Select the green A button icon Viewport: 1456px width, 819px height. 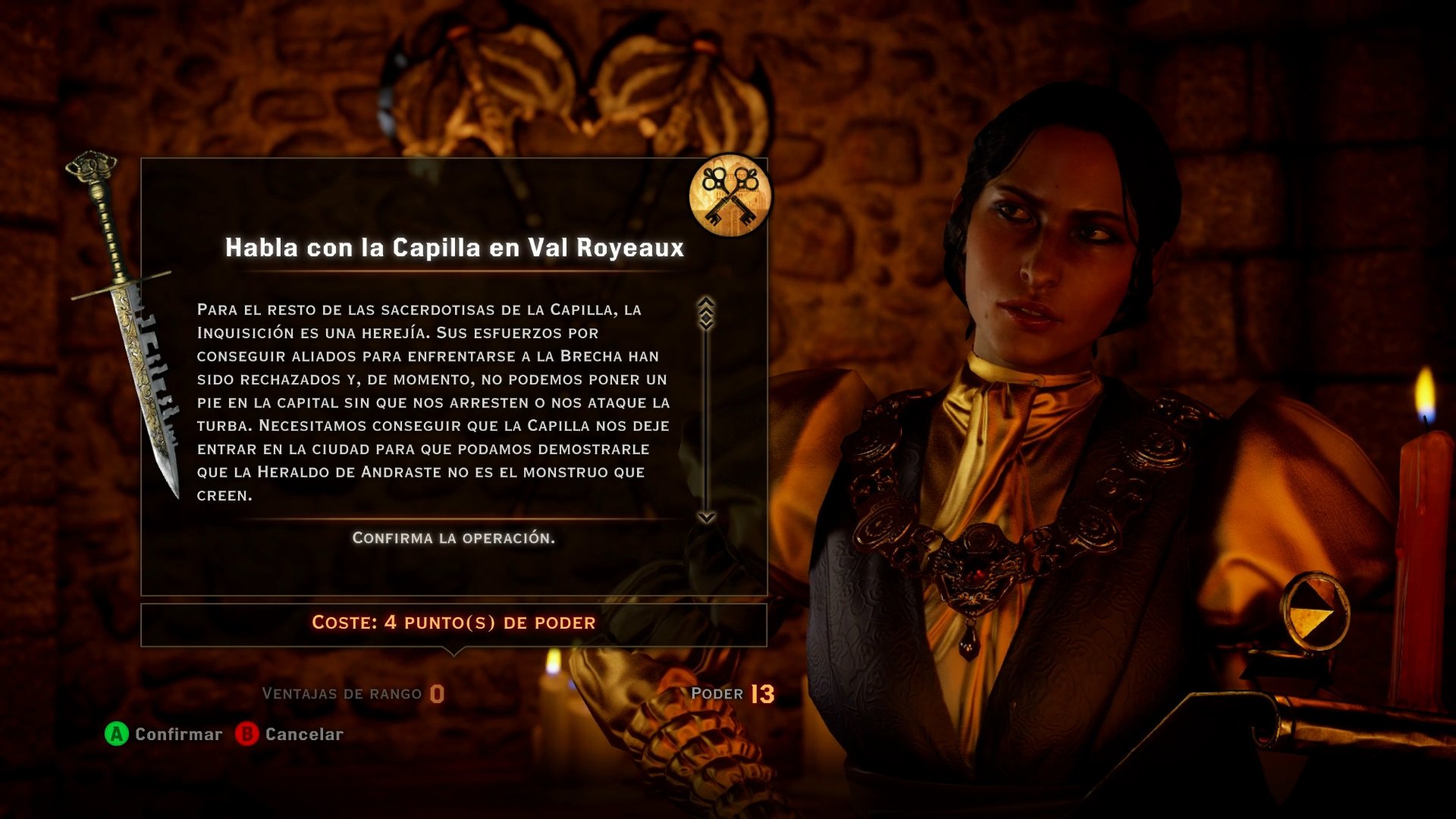[115, 733]
